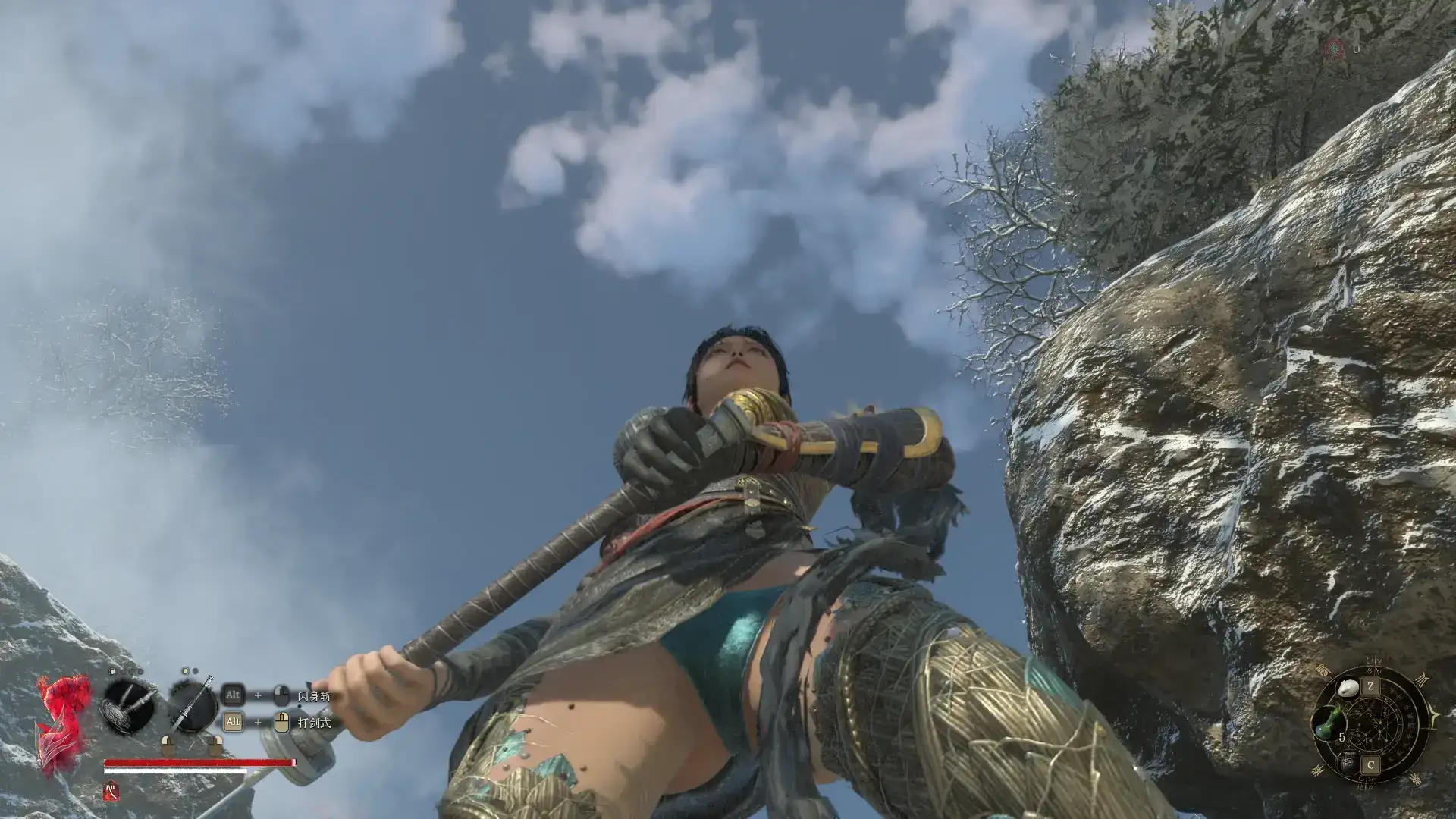The width and height of the screenshot is (1456, 819).
Task: Activate the 闪身斩 skill entry
Action: pos(314,696)
